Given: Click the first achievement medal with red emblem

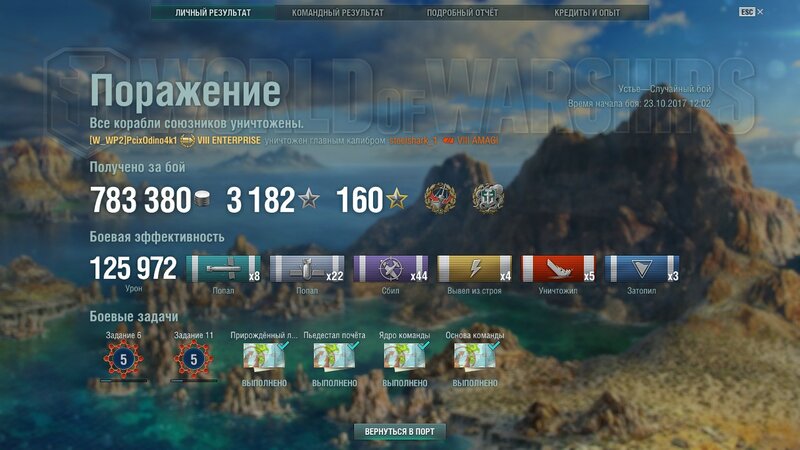Looking at the screenshot, I should (x=439, y=198).
